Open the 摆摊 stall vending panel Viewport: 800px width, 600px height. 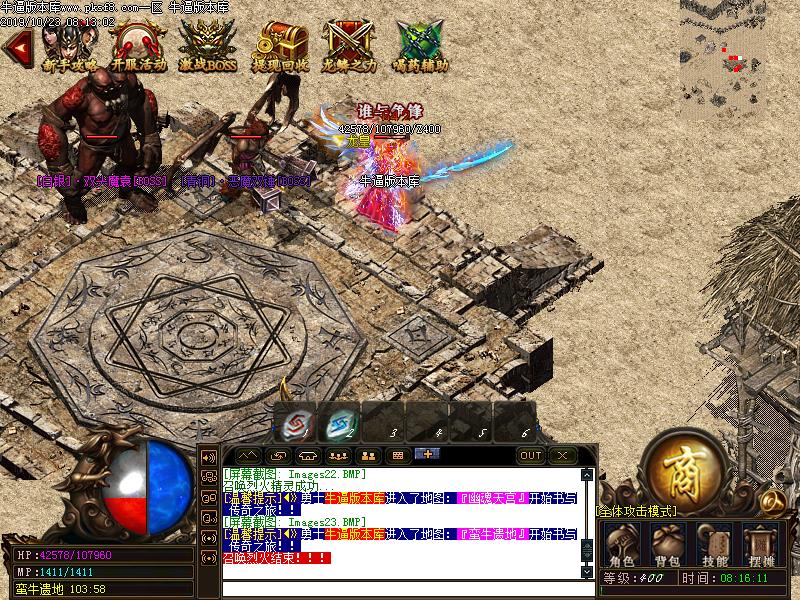760,546
